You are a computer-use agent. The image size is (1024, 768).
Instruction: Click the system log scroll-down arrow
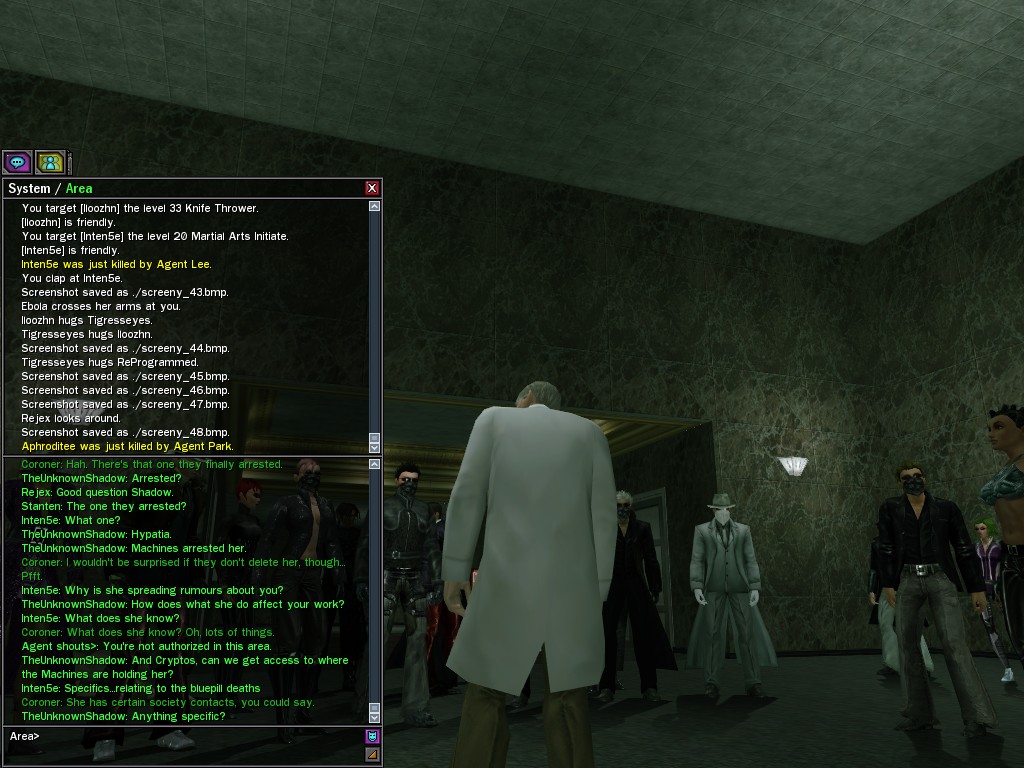click(374, 447)
